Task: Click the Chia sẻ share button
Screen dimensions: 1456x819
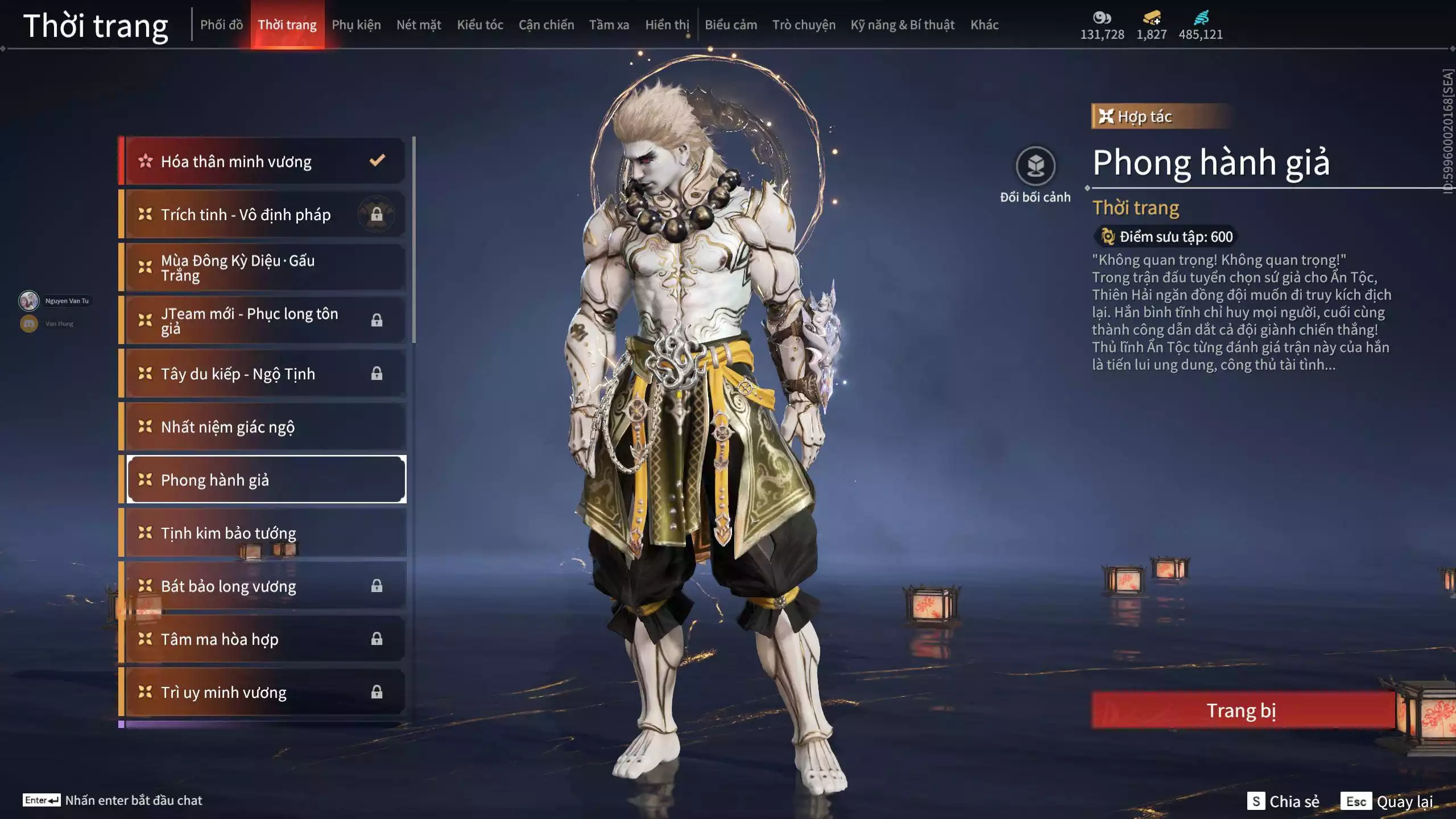Action: point(1284,801)
